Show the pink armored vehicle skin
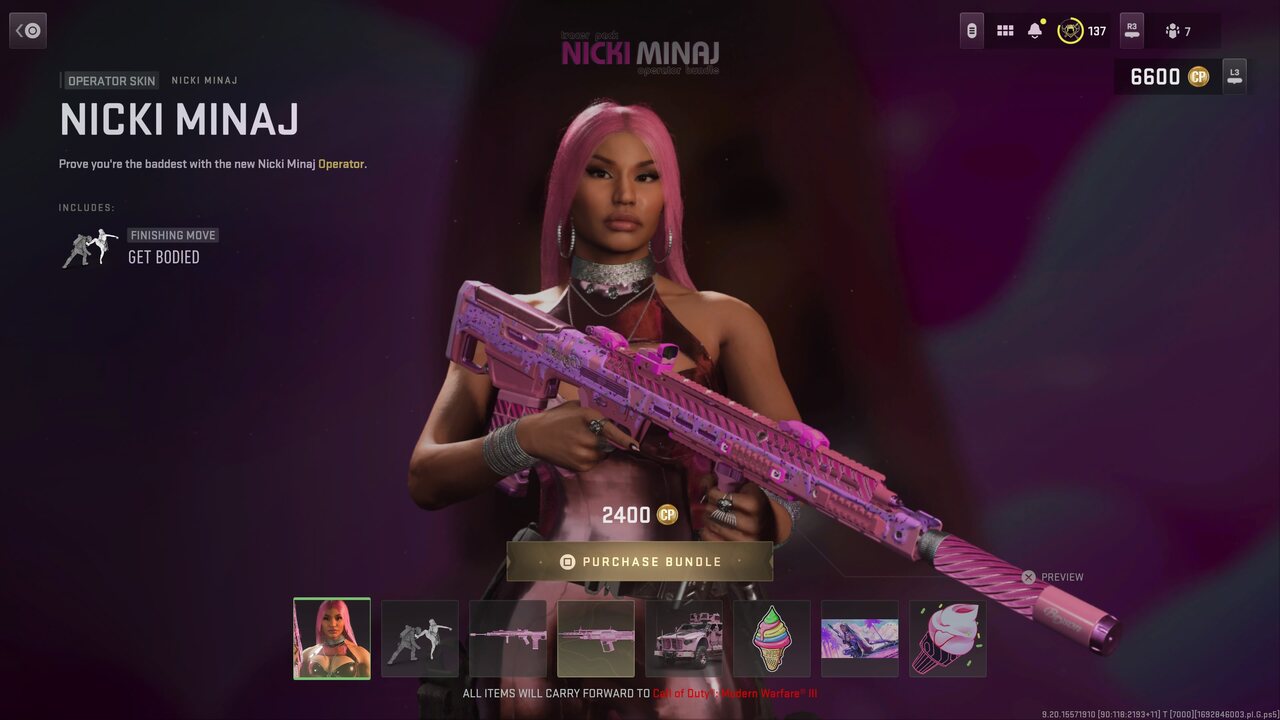Screen dimensions: 1280x720 tap(684, 639)
